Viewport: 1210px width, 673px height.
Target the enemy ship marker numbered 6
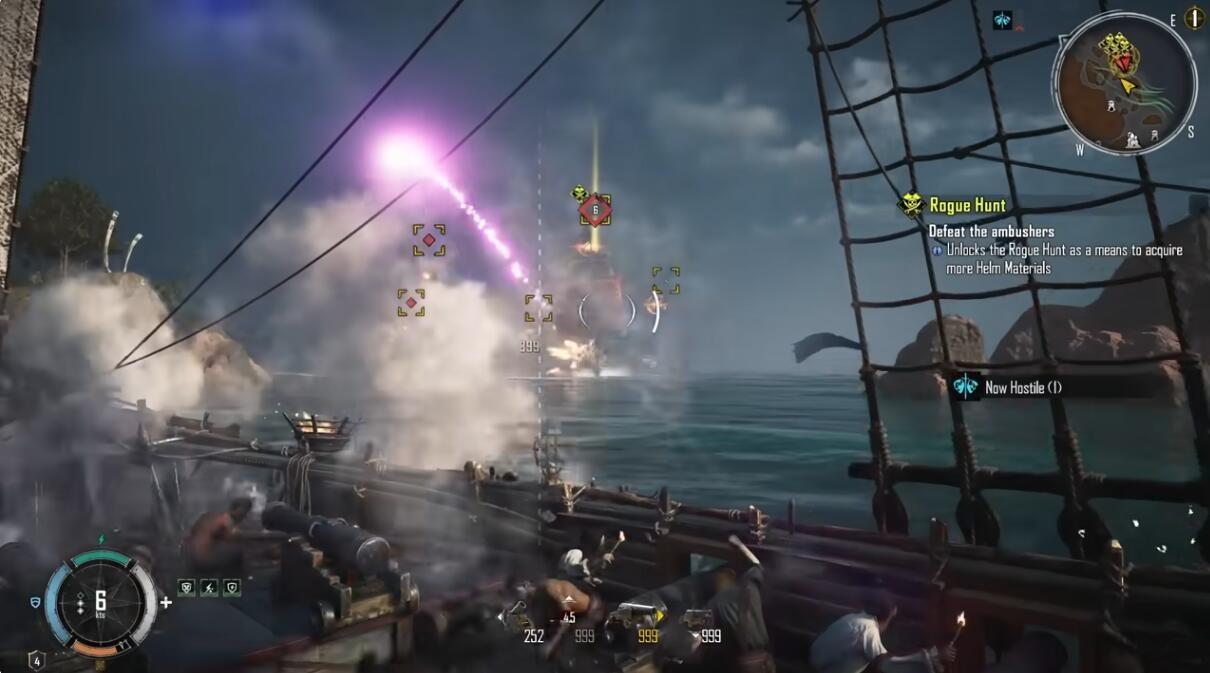click(595, 210)
